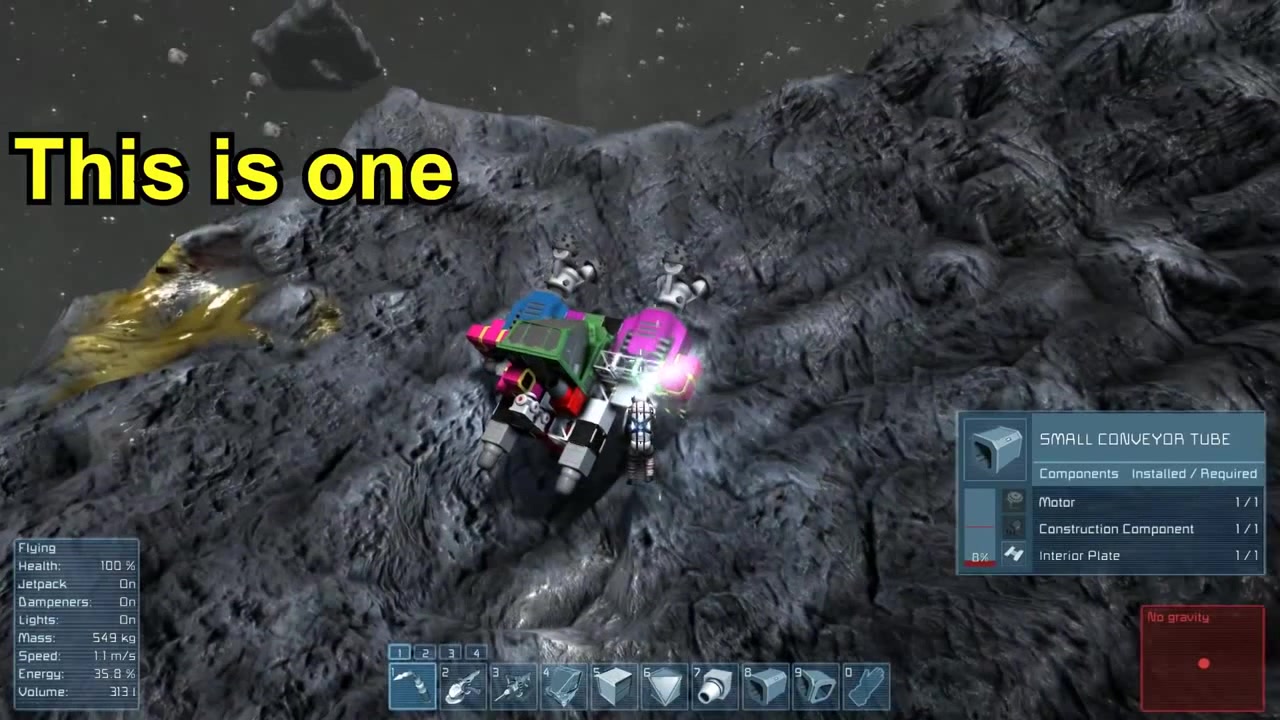Image resolution: width=1280 pixels, height=720 pixels.
Task: Select the angled panel block in slot 4
Action: (x=565, y=686)
